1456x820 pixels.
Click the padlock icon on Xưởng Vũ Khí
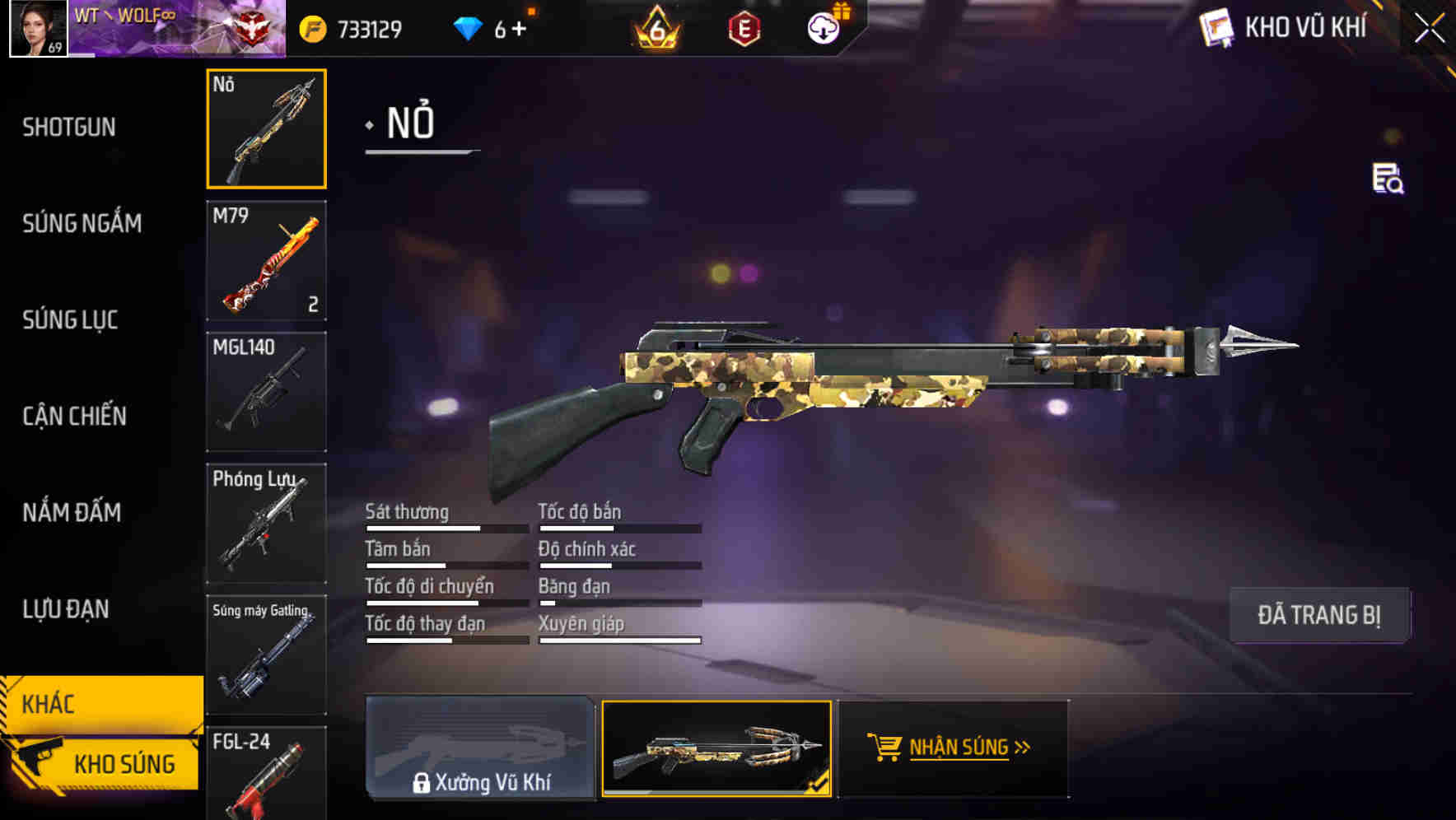422,783
